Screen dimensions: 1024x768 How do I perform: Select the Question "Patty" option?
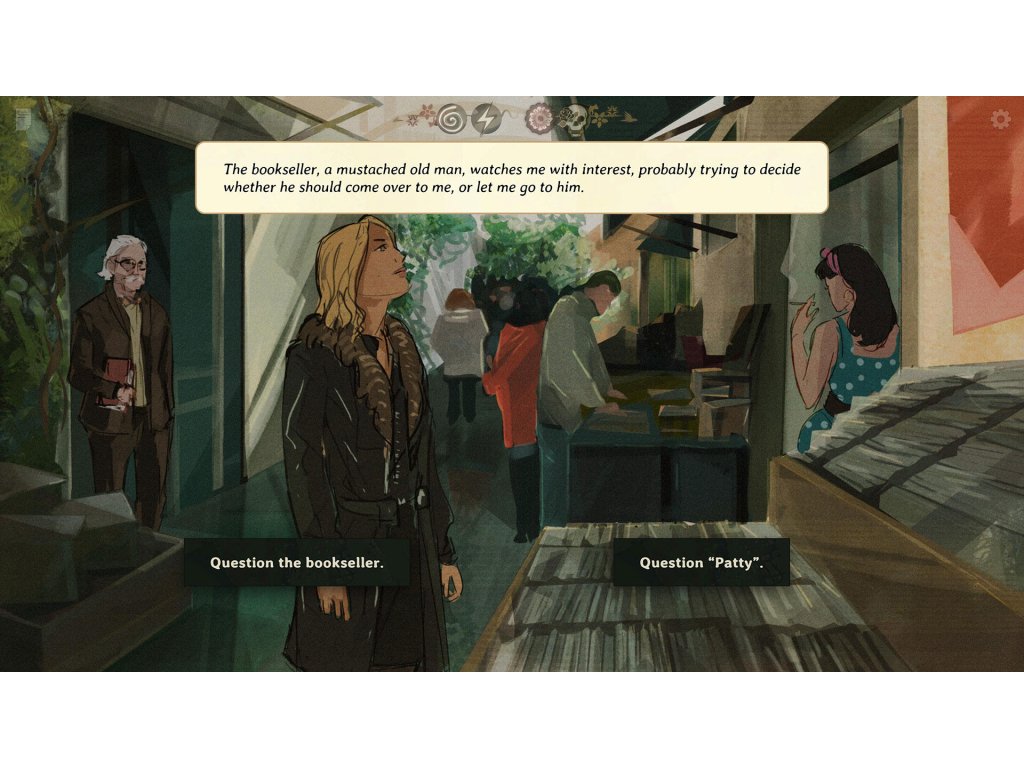701,563
